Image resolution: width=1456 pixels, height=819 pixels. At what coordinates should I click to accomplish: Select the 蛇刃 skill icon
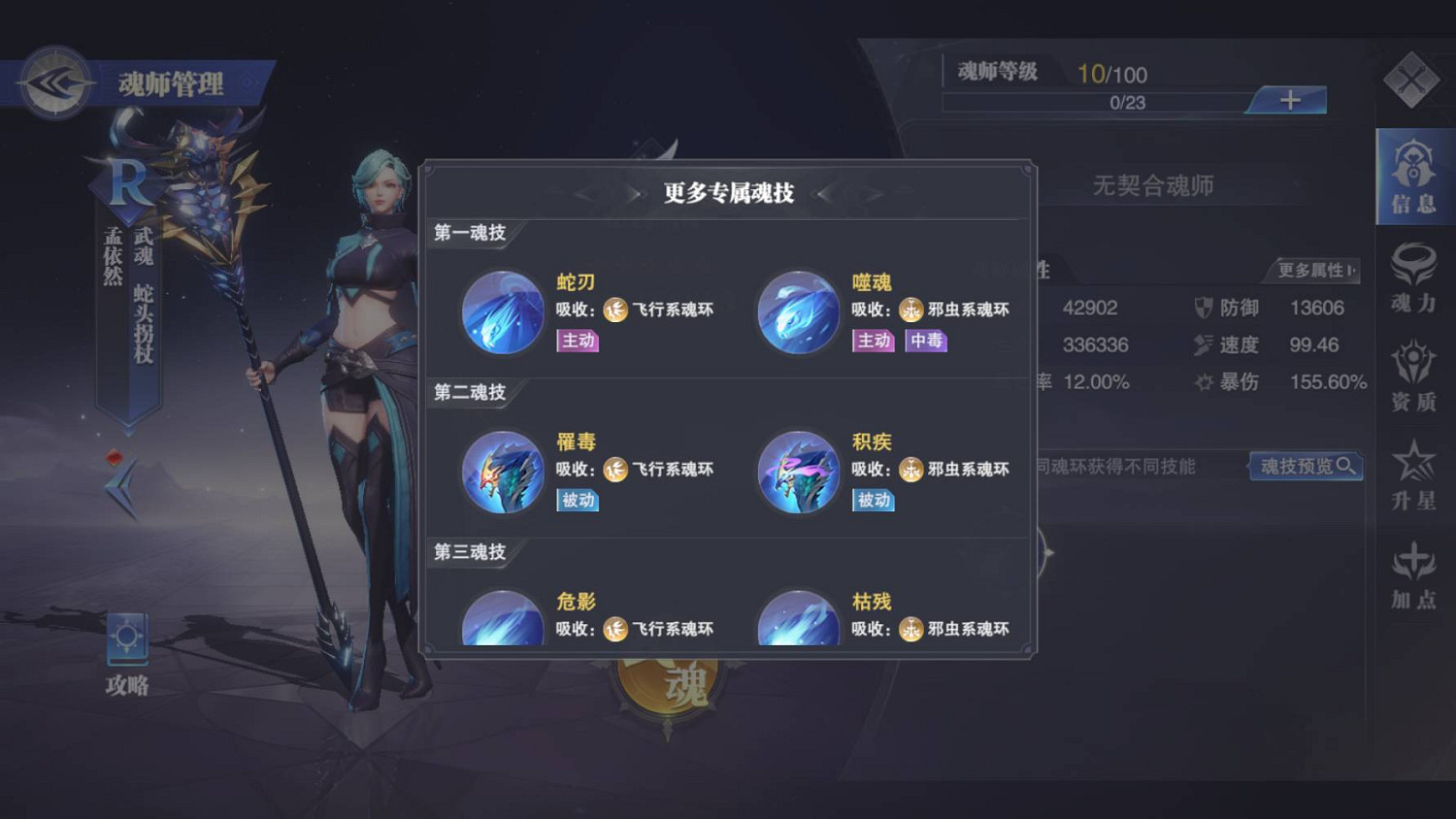pos(502,312)
